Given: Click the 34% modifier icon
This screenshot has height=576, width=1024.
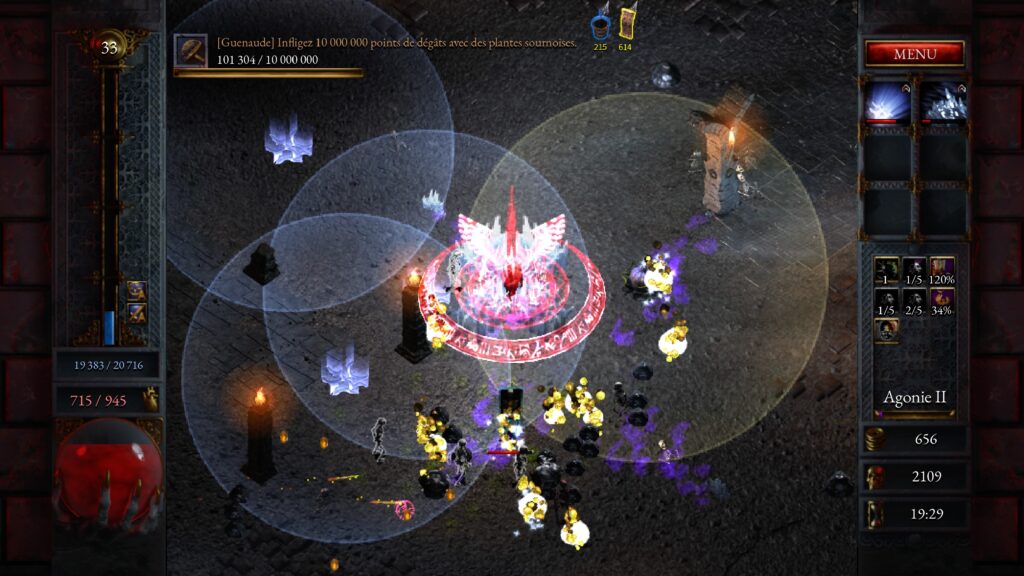Looking at the screenshot, I should (942, 298).
